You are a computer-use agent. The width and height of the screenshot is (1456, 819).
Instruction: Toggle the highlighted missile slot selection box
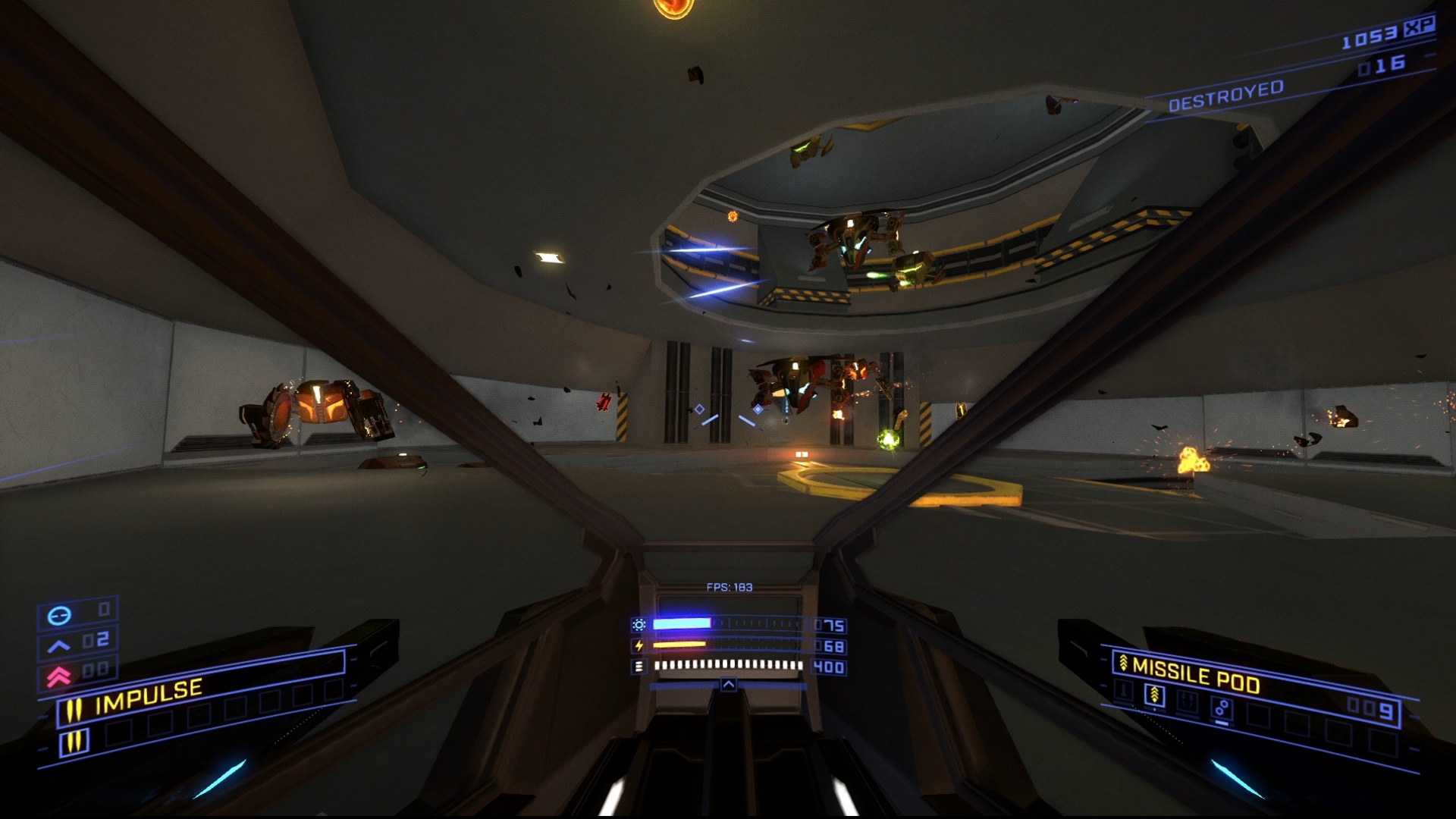(x=1154, y=695)
